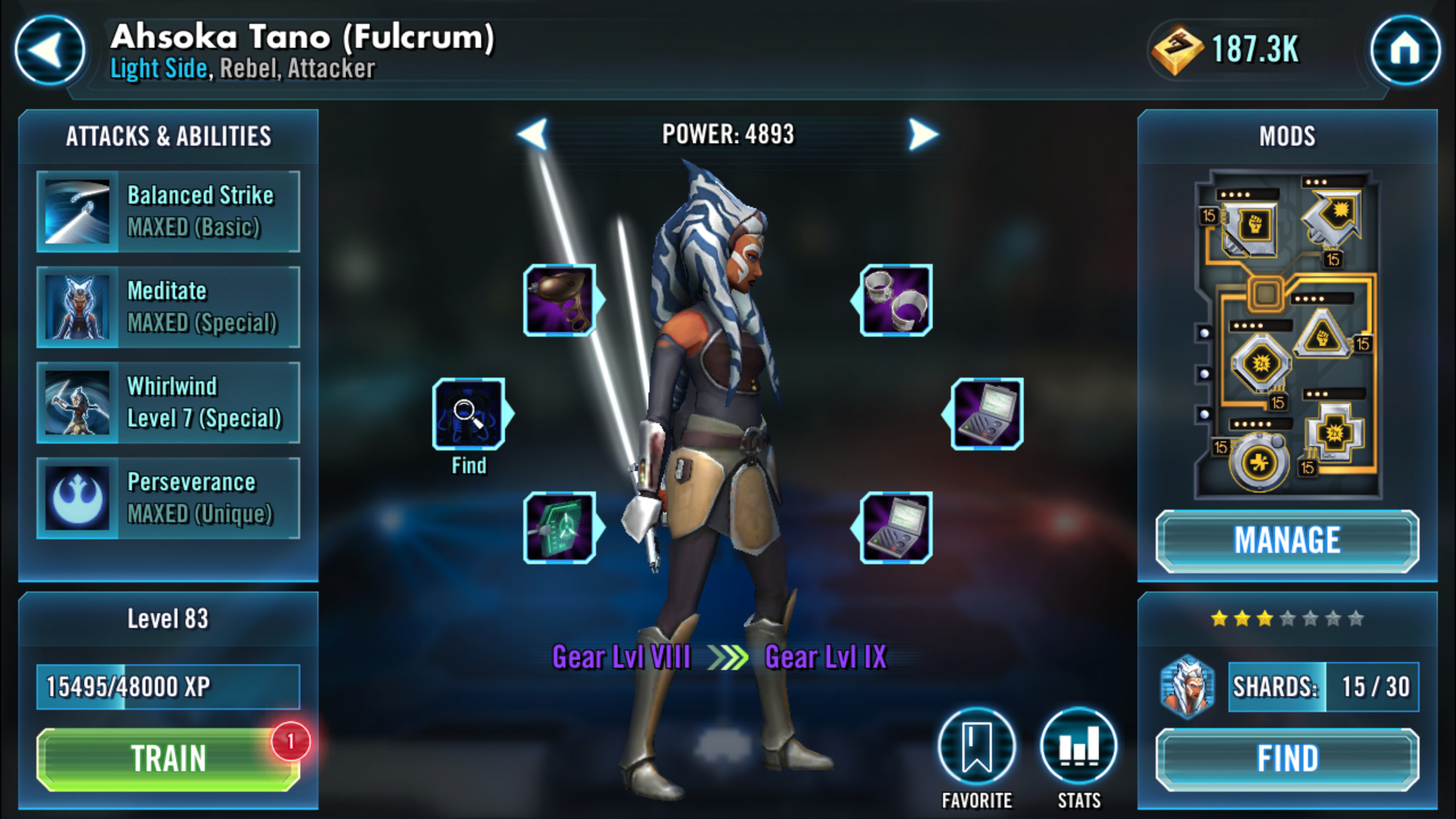The image size is (1456, 819).
Task: Select the cross-shaped mod slot
Action: pos(1334,433)
